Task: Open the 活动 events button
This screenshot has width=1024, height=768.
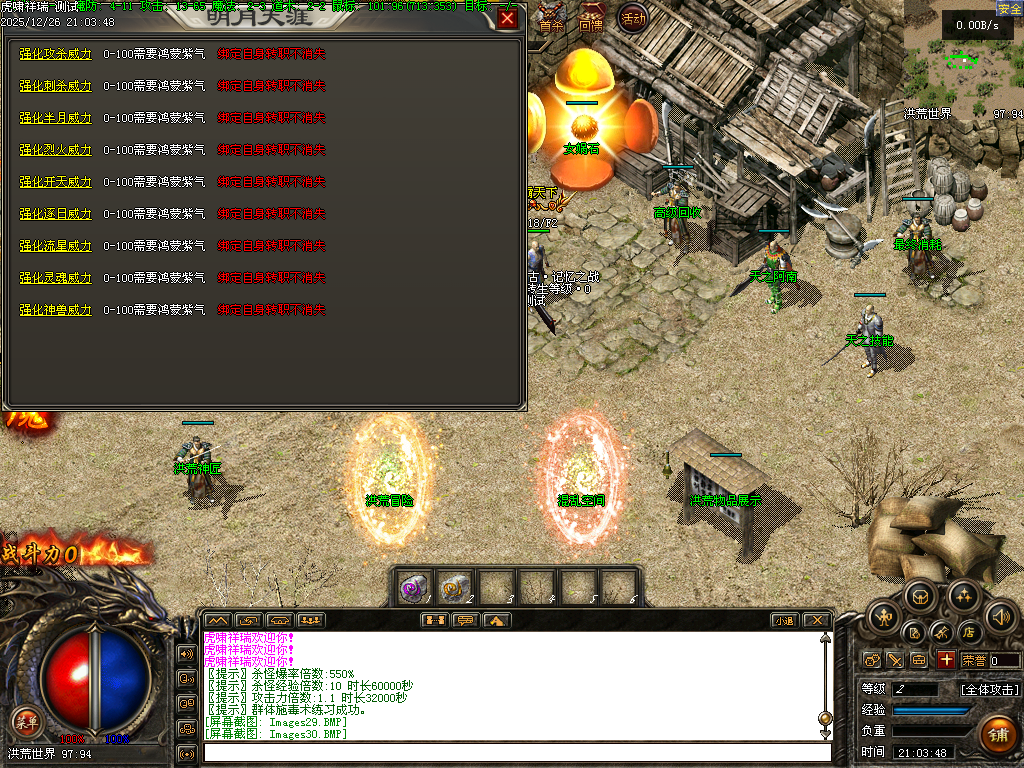Action: click(x=632, y=18)
